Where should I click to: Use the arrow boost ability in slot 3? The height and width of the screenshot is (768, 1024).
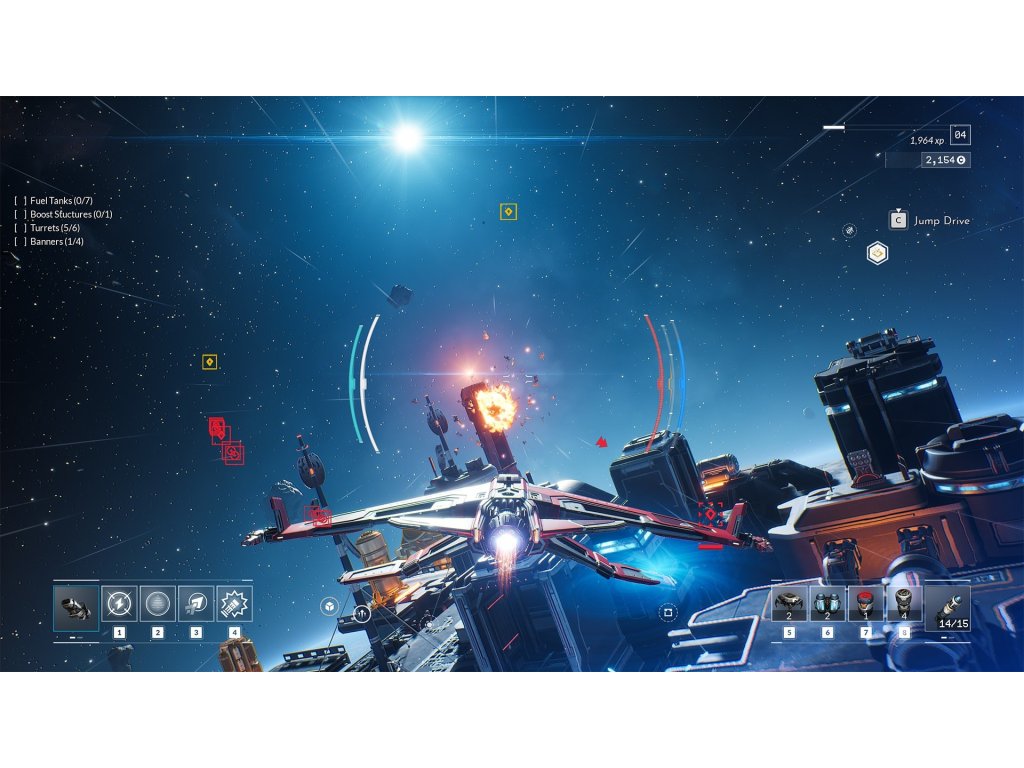[x=196, y=604]
